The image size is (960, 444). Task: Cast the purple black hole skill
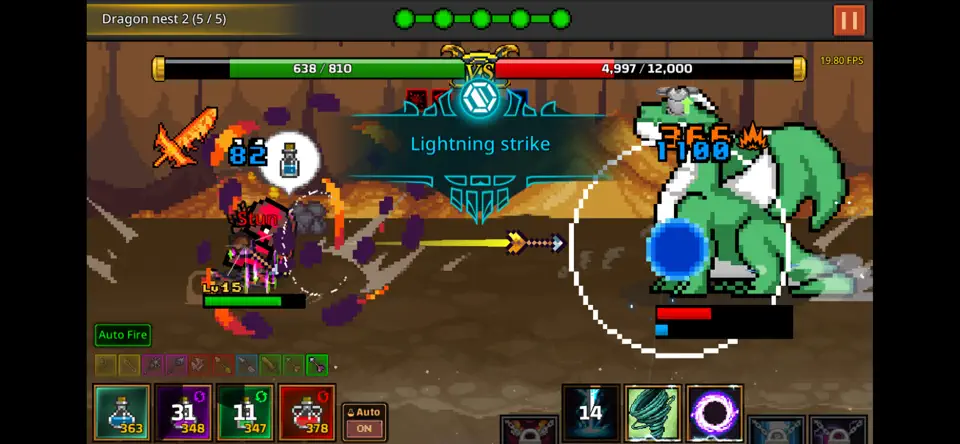click(715, 412)
